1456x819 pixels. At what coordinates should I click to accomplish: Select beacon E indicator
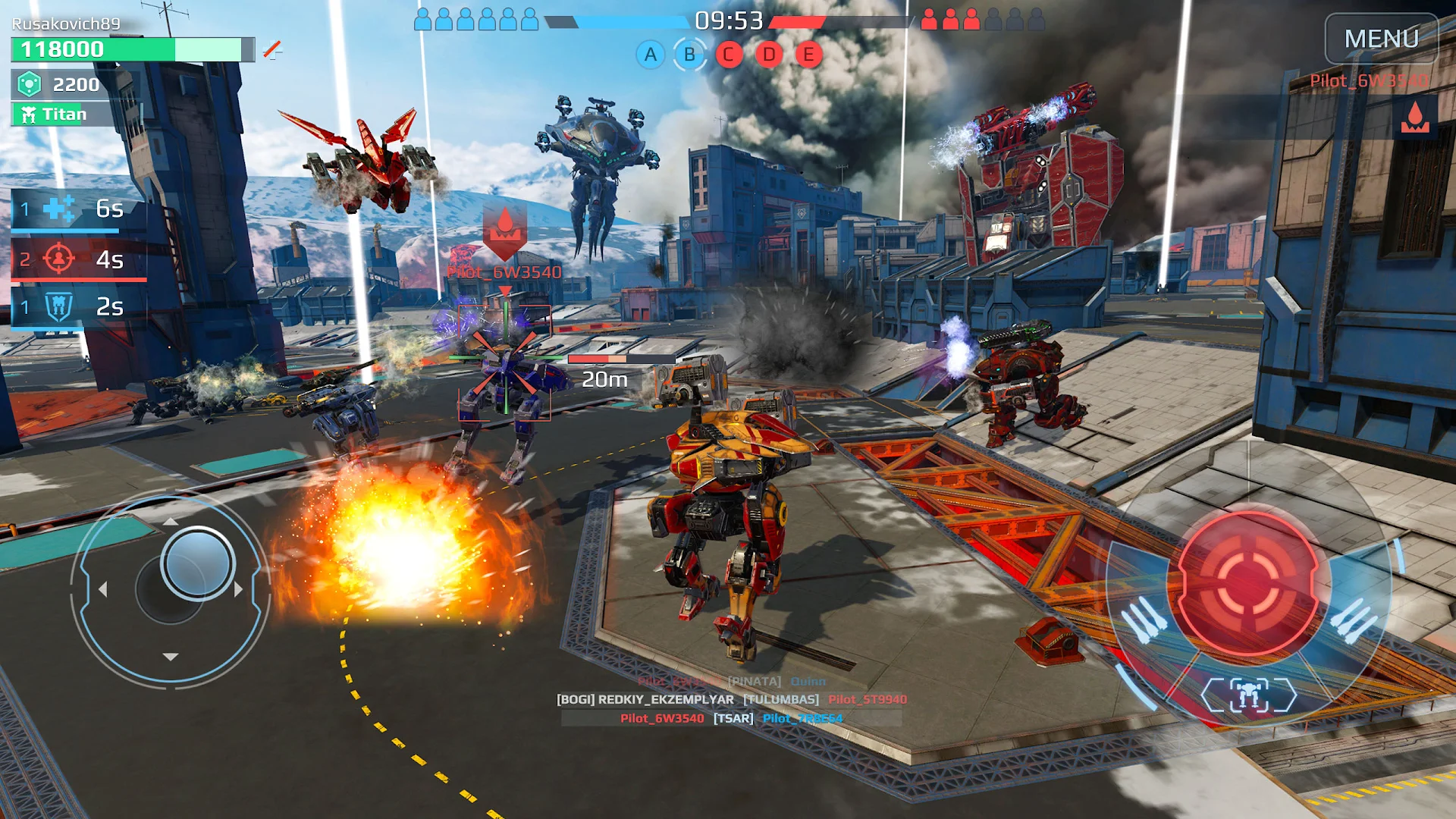[x=807, y=55]
